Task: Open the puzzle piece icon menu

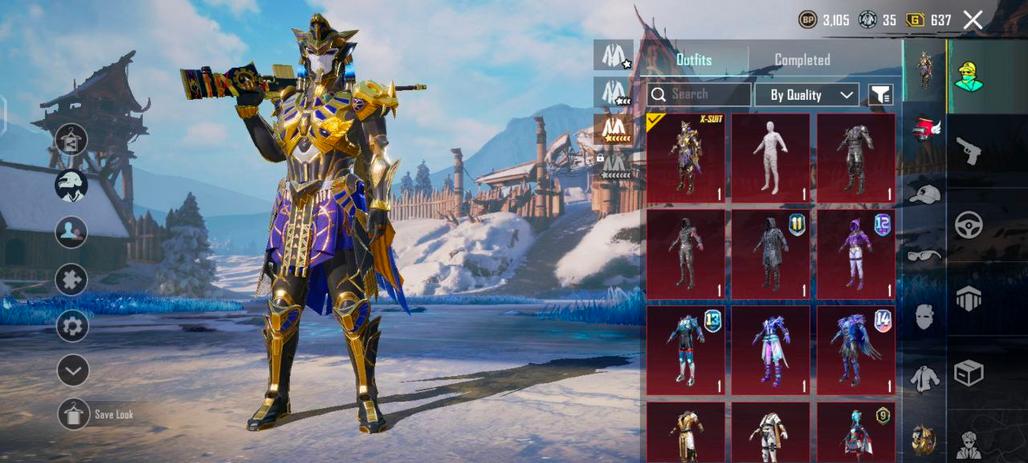Action: point(72,279)
